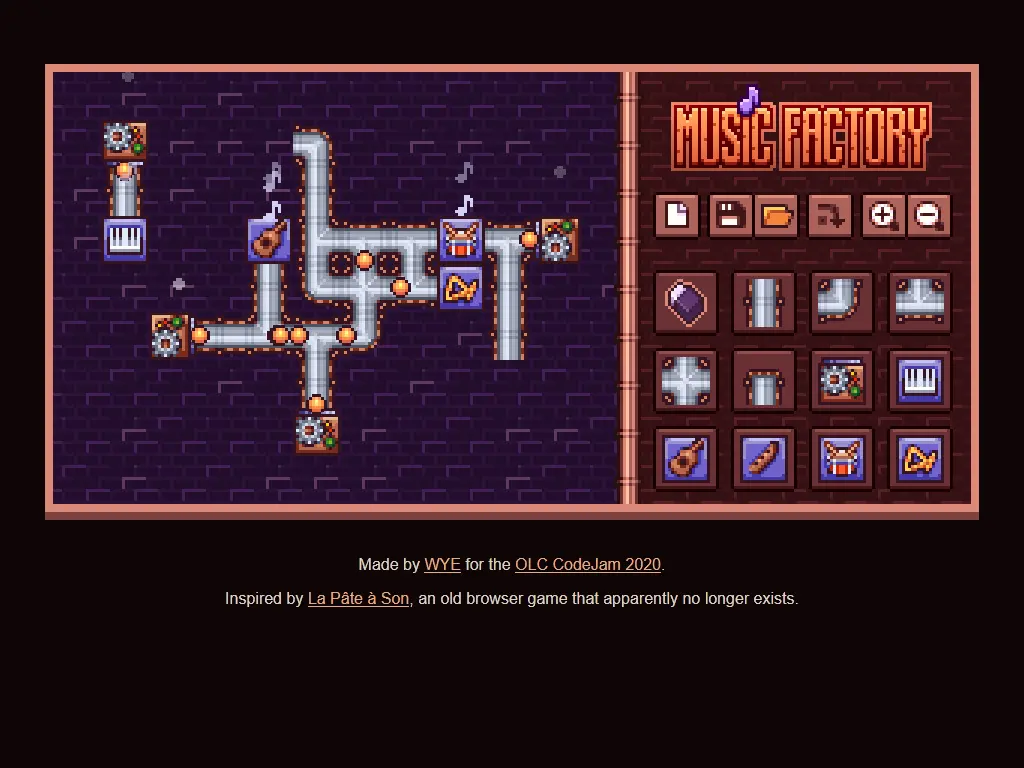Pick the drum instrument block
The width and height of the screenshot is (1024, 768).
pyautogui.click(x=842, y=458)
